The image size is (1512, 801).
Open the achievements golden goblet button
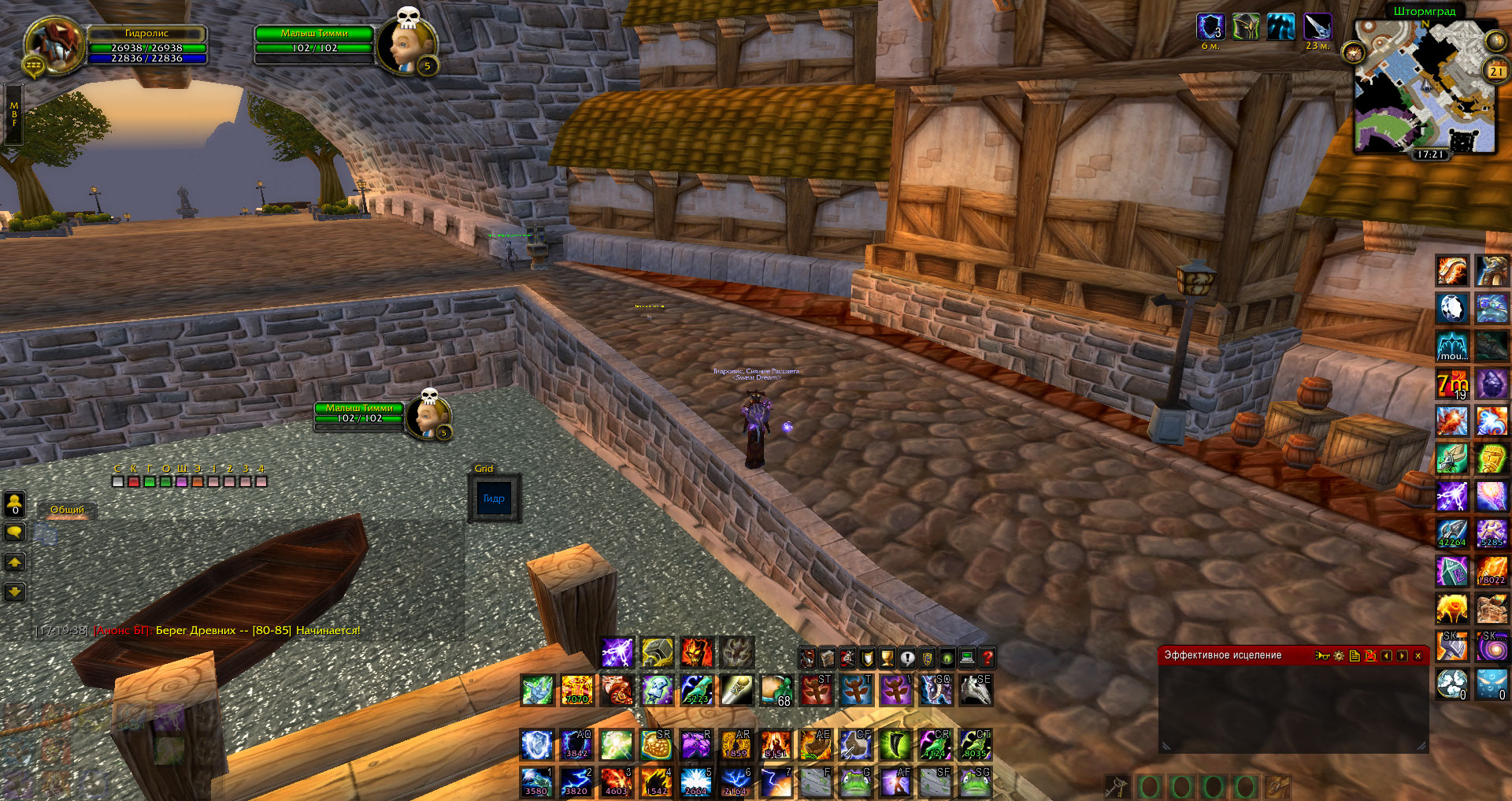coord(887,657)
